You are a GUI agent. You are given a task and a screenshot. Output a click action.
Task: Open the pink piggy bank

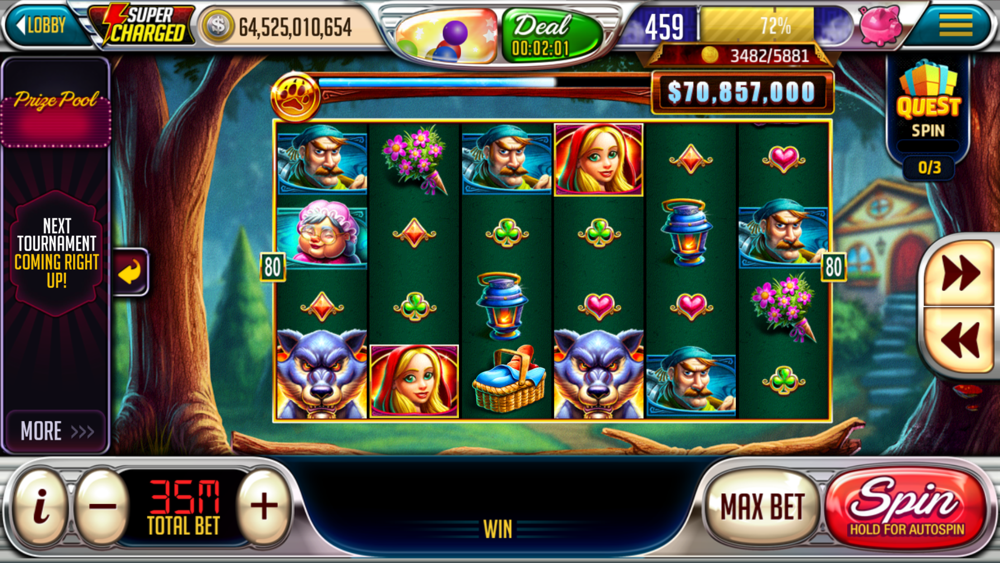[880, 25]
